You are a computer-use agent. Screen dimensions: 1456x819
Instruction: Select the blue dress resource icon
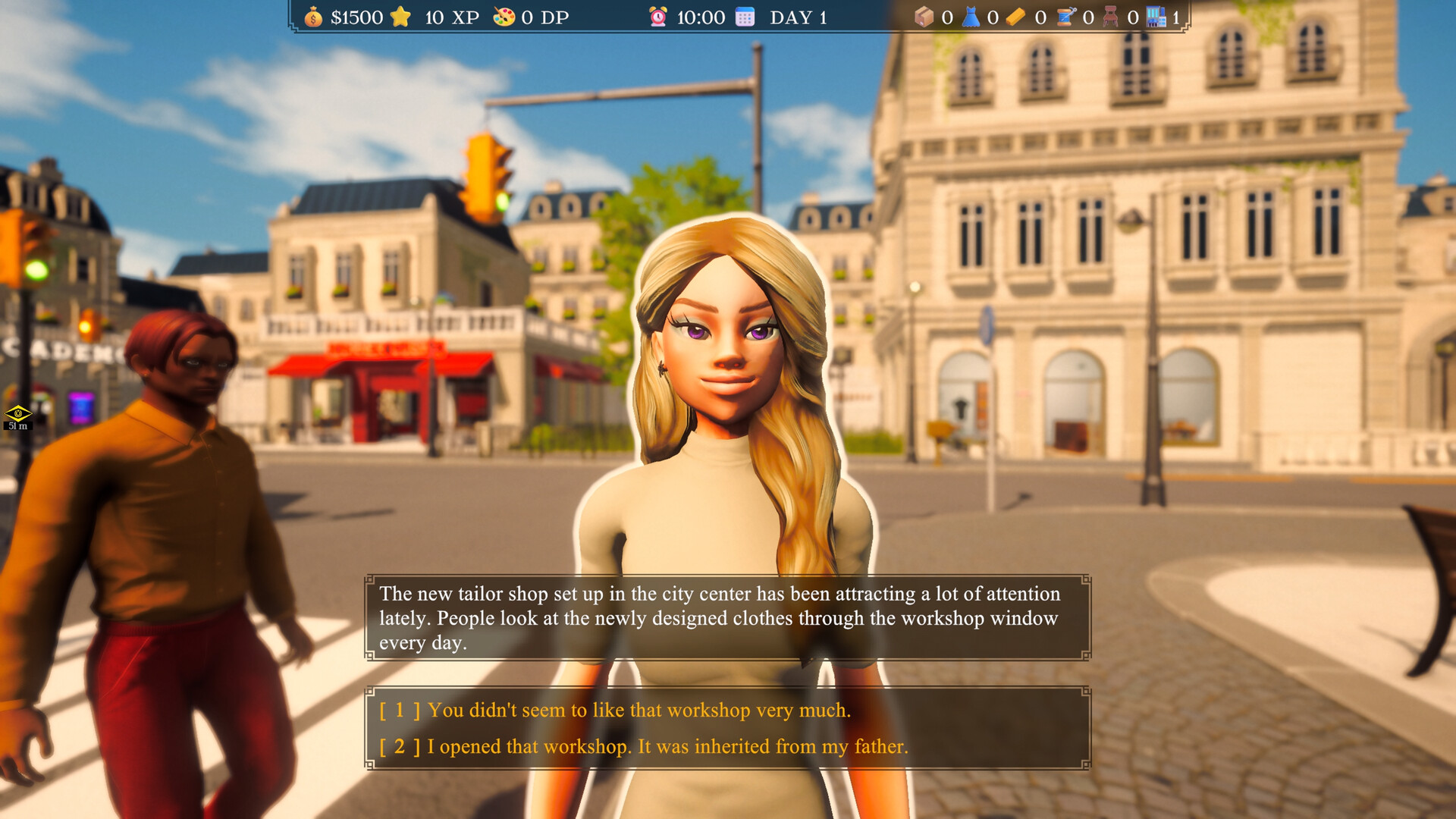(971, 17)
